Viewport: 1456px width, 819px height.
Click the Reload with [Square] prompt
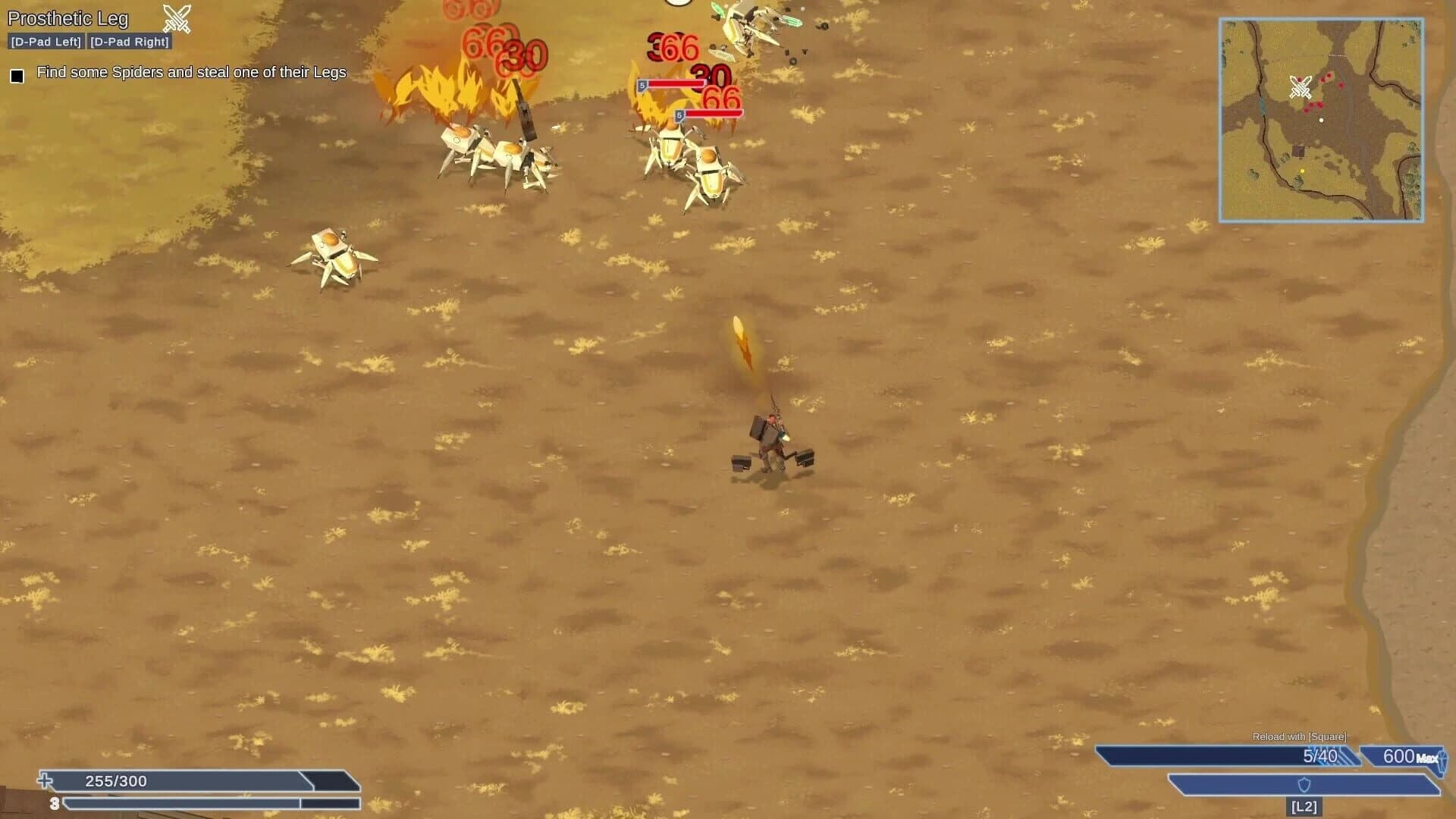pos(1301,736)
